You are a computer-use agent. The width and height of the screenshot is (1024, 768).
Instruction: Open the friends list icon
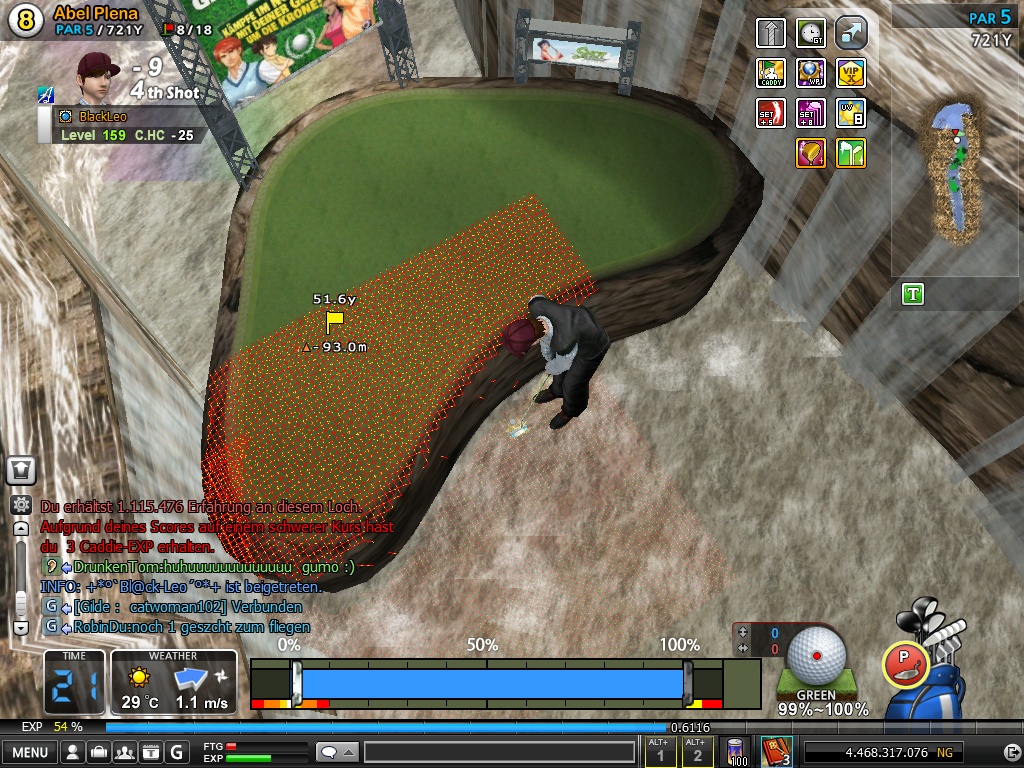[125, 752]
